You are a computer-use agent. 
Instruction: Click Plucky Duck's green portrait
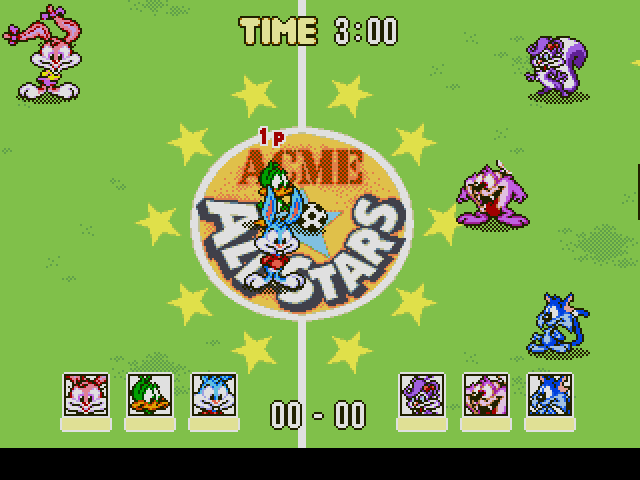[x=150, y=394]
